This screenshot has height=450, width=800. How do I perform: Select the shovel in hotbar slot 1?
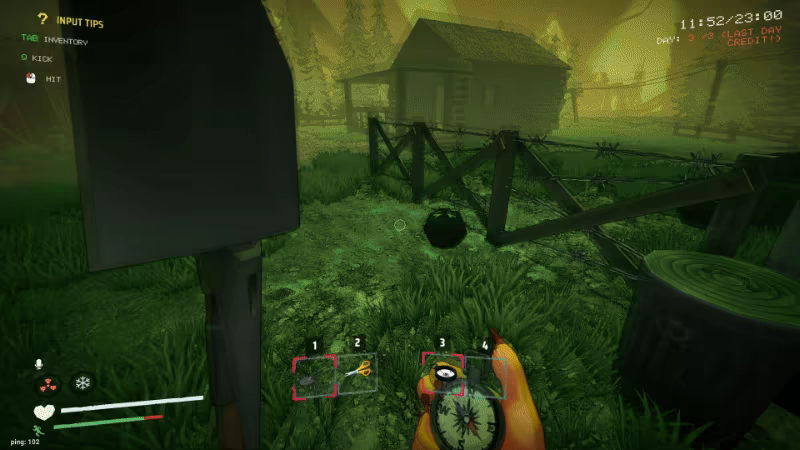pos(314,375)
